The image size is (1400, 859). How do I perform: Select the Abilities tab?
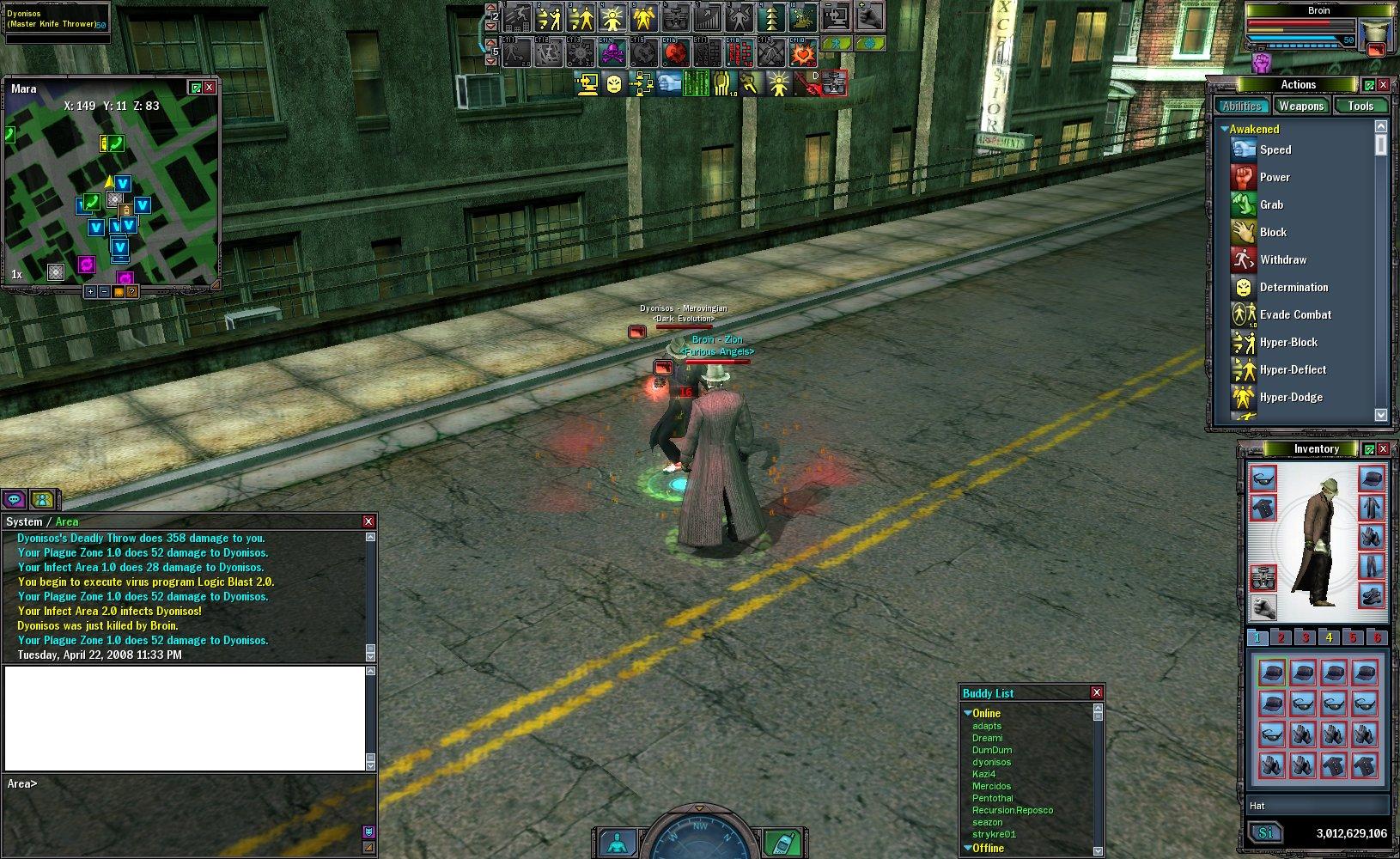point(1242,106)
